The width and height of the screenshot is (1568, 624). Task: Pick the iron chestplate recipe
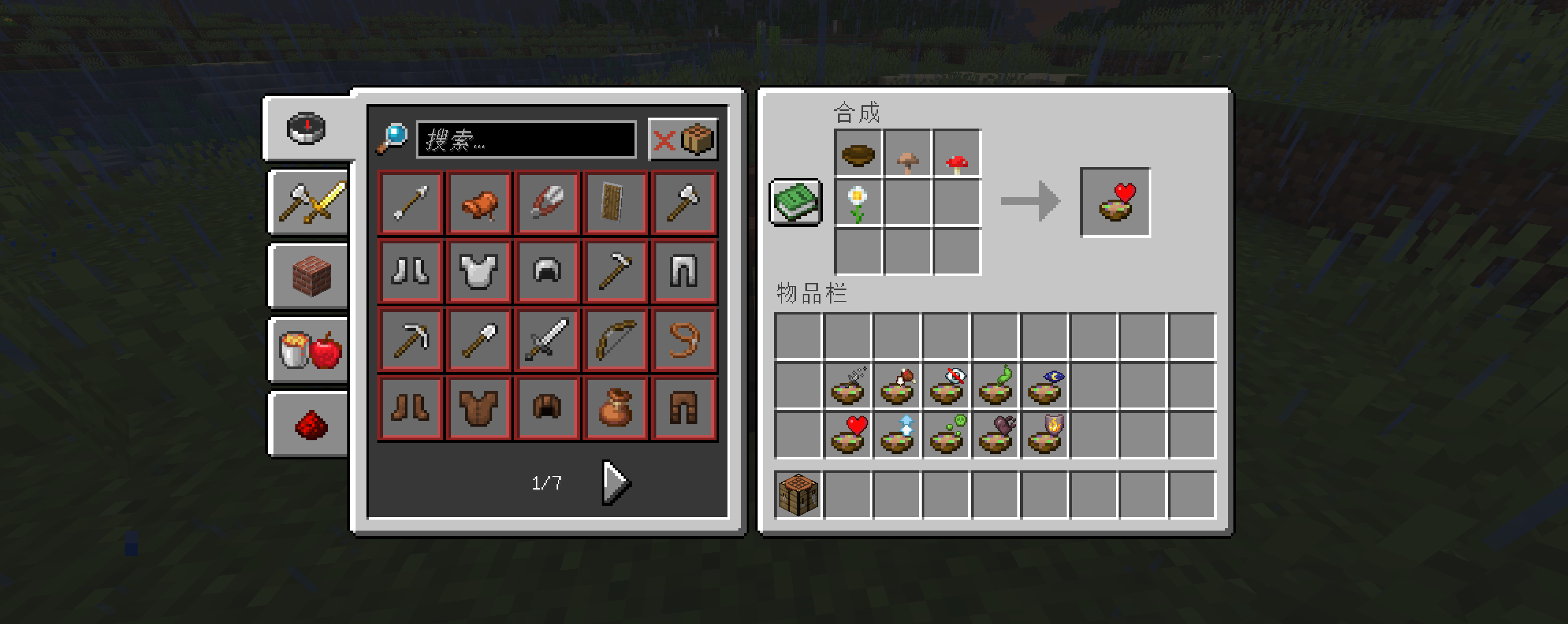tap(479, 272)
